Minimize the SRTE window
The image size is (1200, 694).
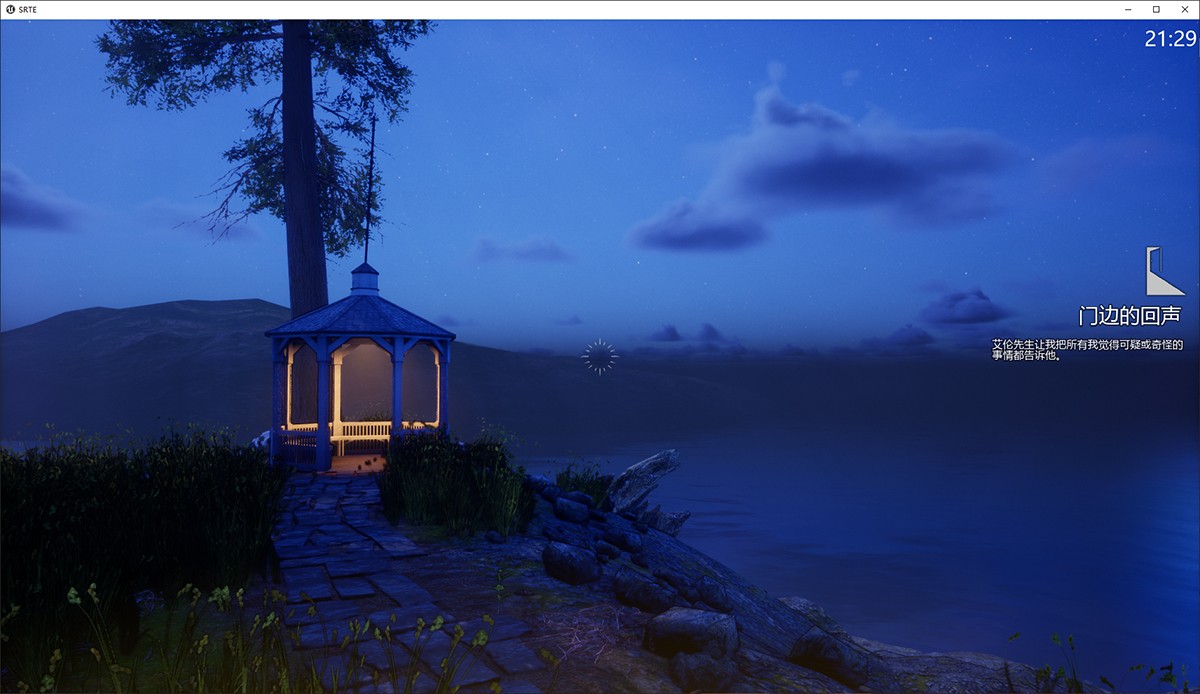(x=1129, y=9)
